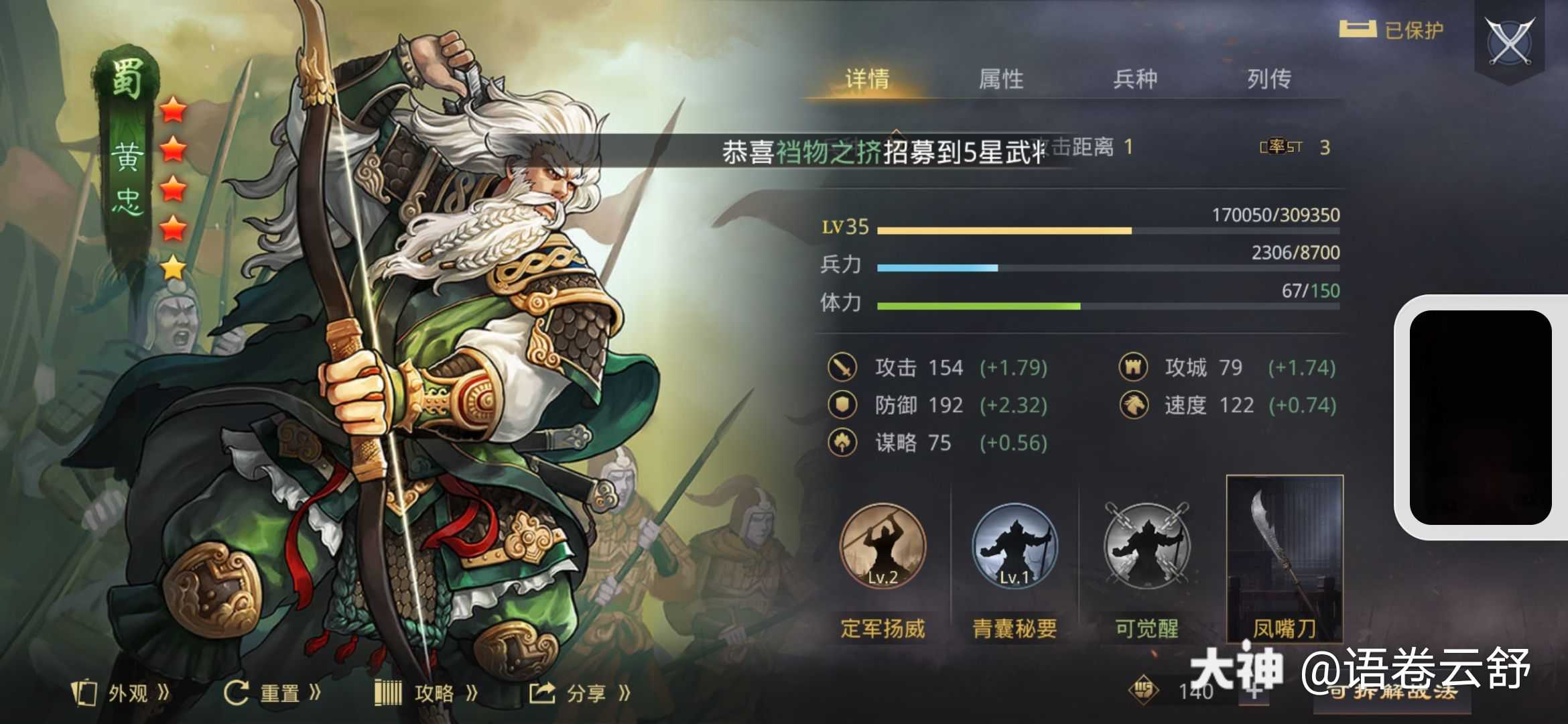Tap the horse icon beside 速度
1568x724 pixels.
1132,406
